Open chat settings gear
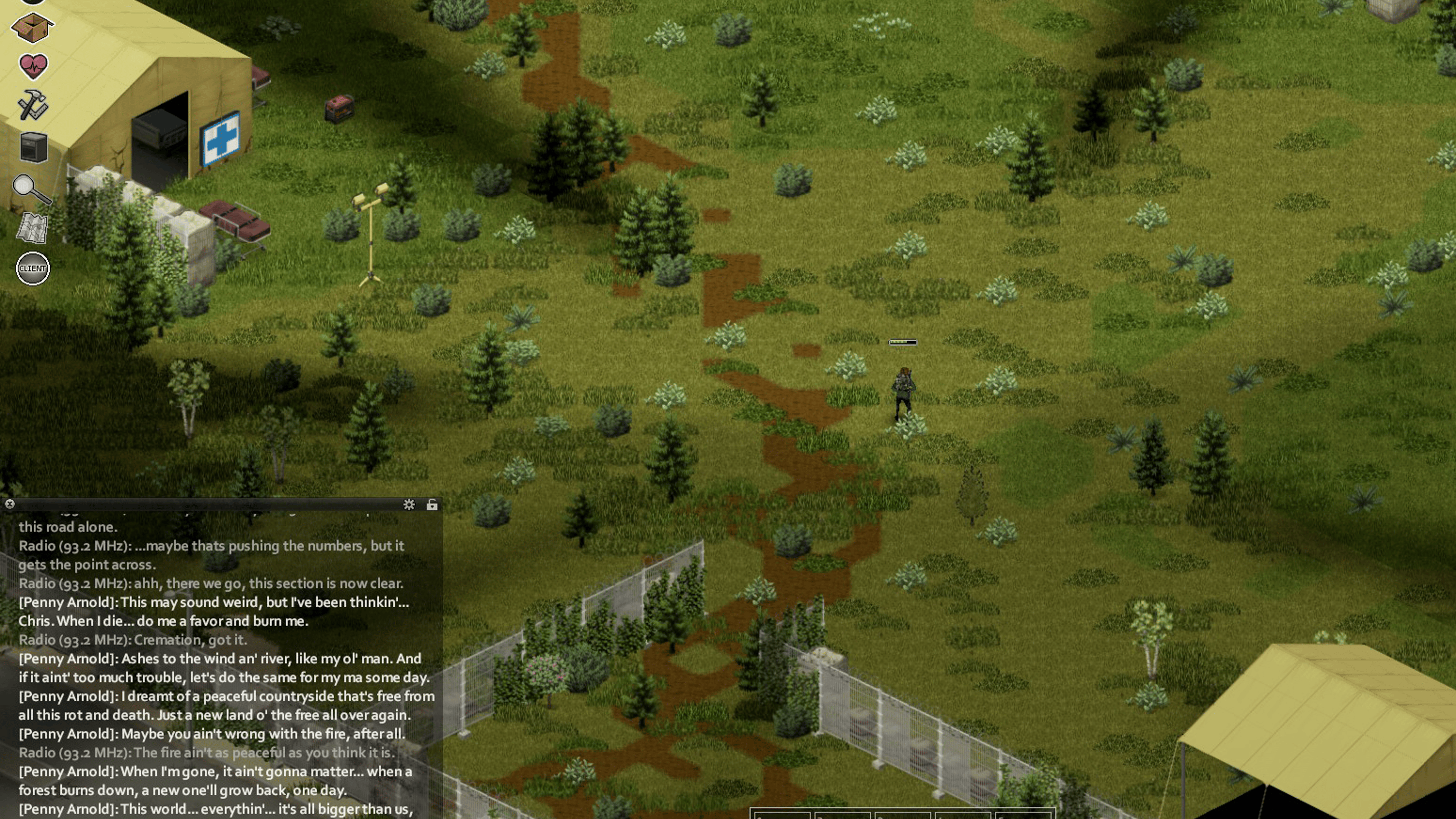This screenshot has width=1456, height=819. click(409, 505)
